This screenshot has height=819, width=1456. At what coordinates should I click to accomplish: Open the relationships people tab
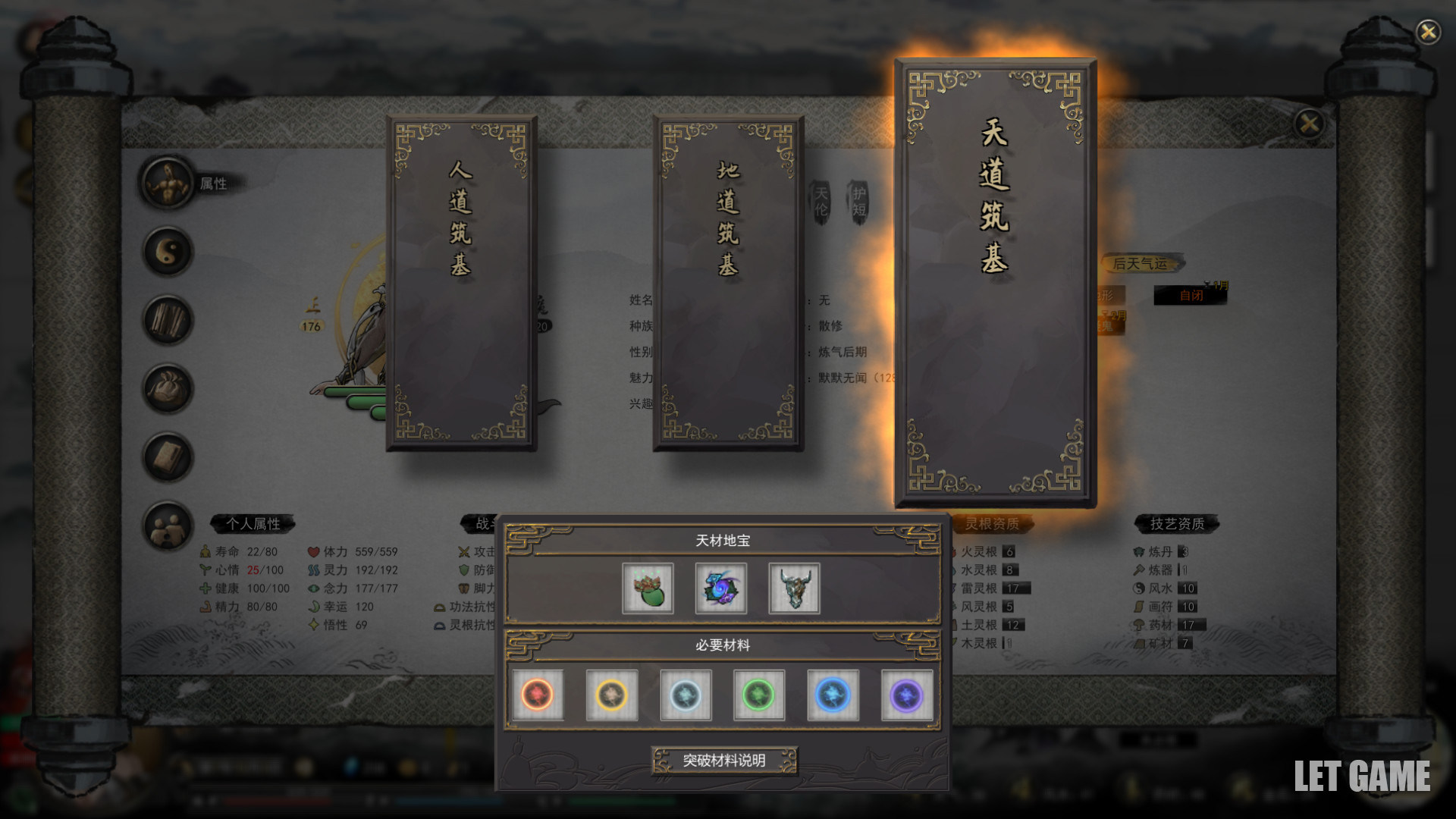pos(168,526)
